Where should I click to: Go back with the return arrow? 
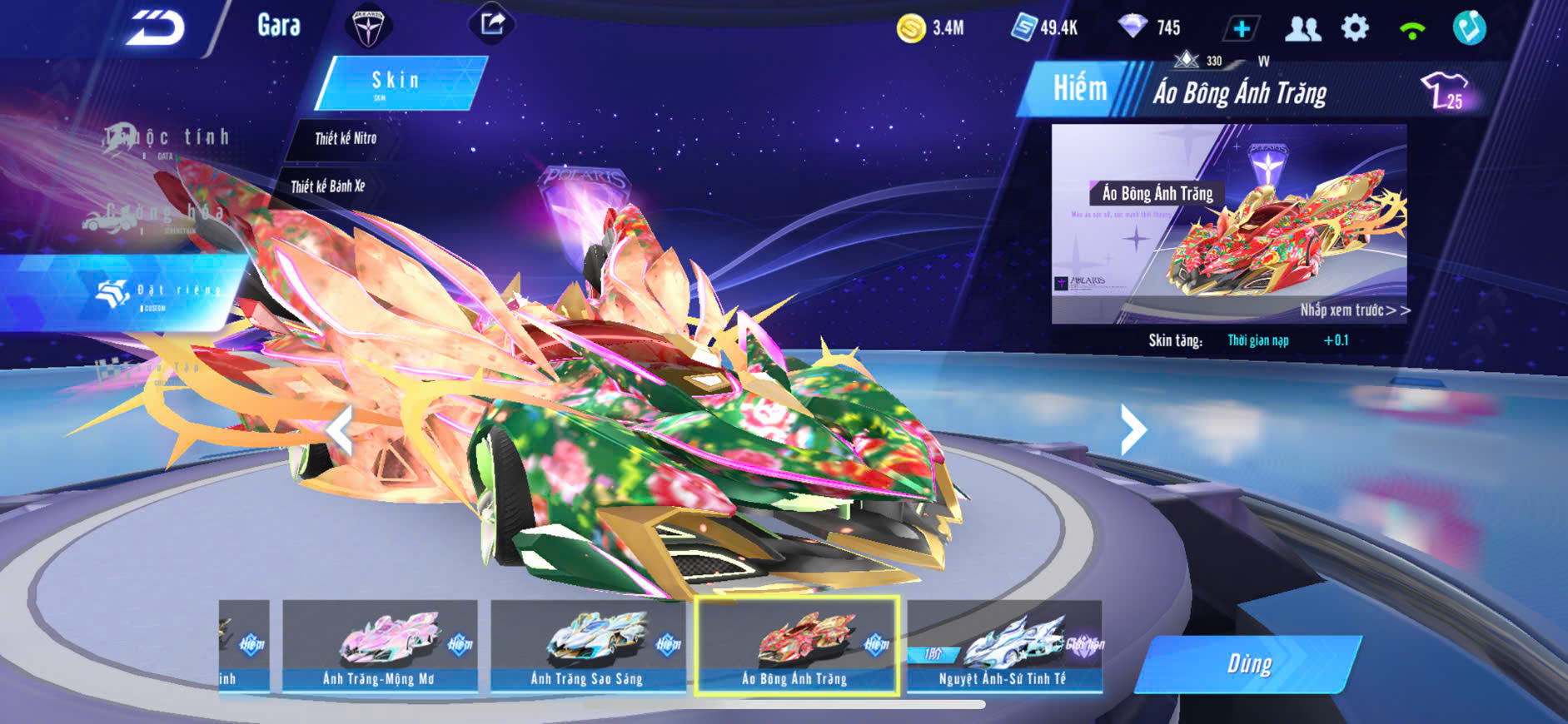point(155,28)
